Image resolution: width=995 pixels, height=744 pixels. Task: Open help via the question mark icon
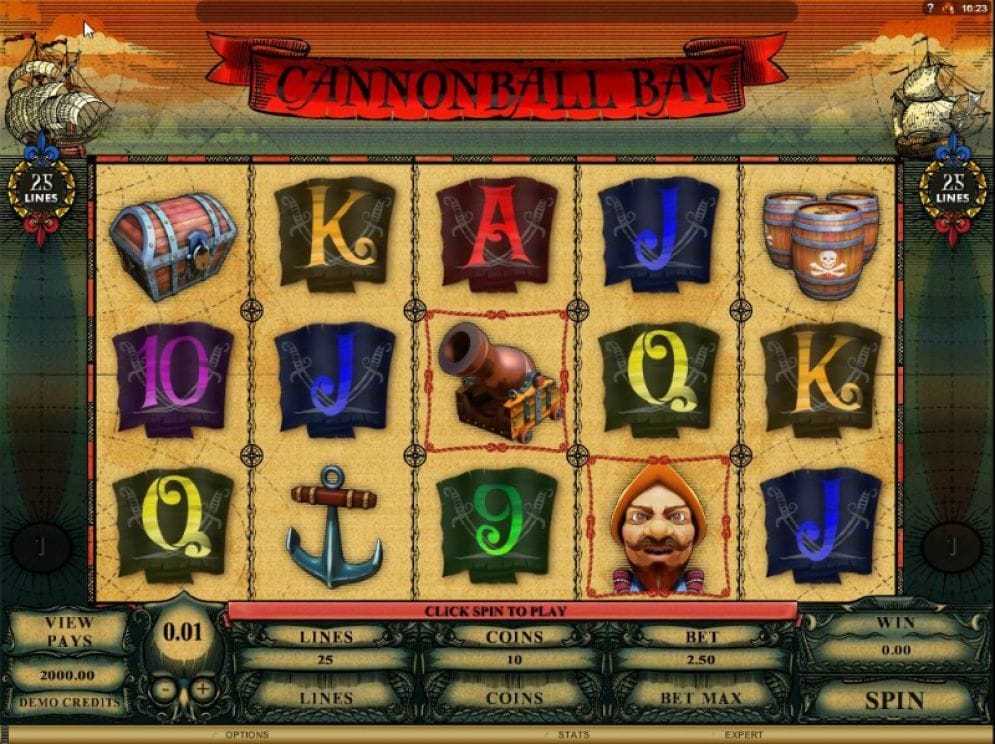pyautogui.click(x=928, y=8)
